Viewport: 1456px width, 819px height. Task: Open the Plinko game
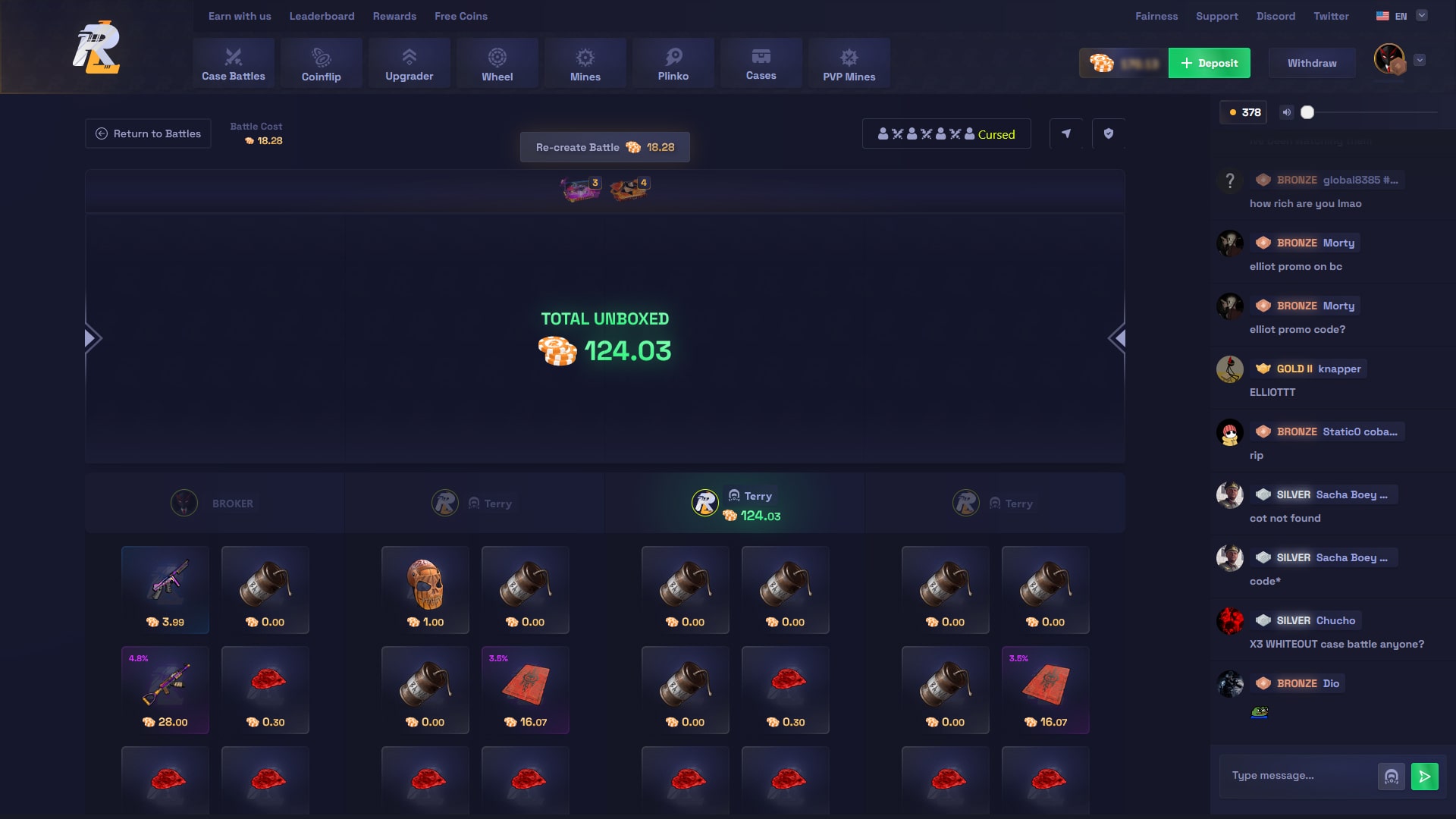673,63
